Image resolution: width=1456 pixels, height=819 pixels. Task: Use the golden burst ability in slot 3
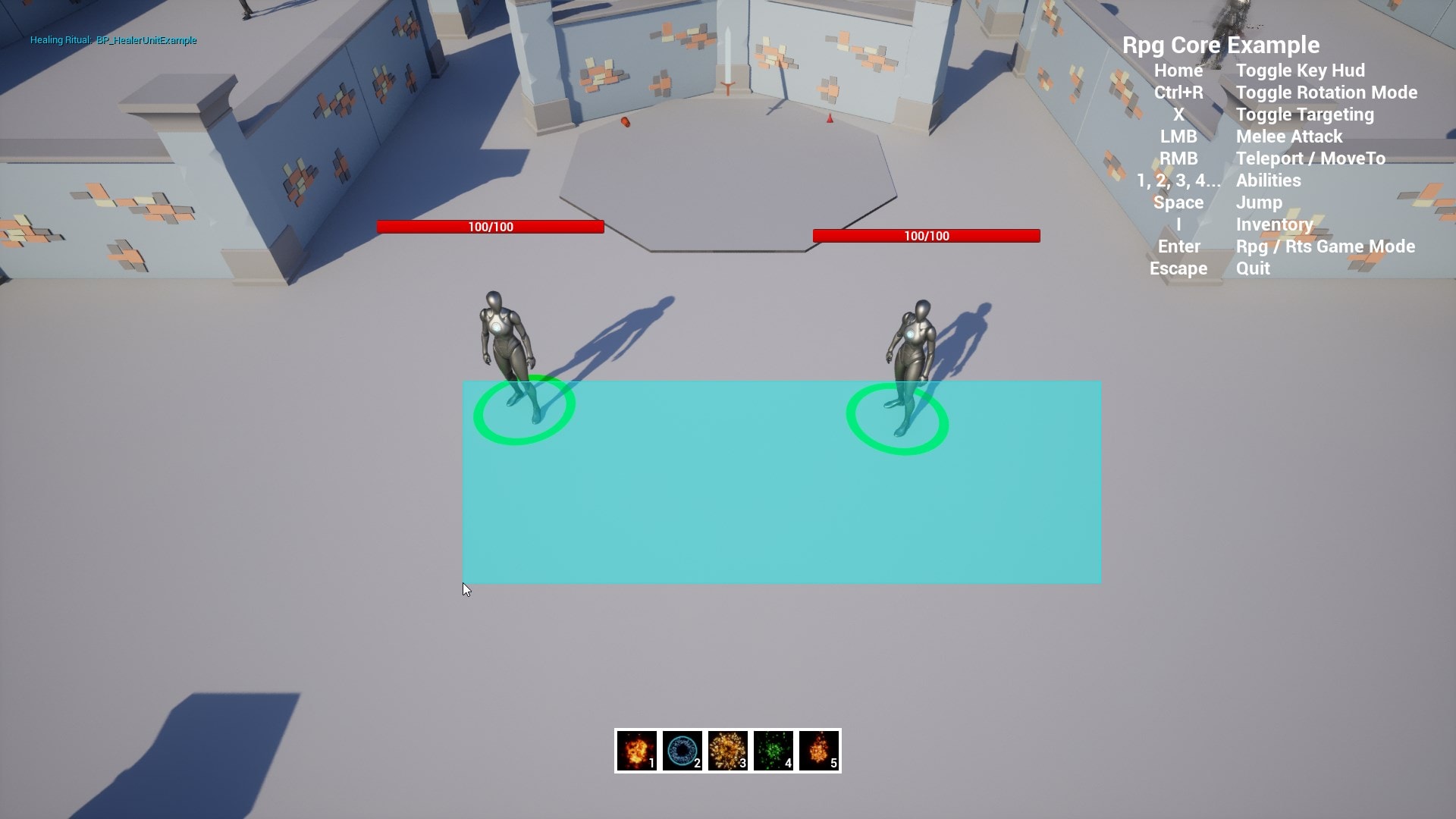(x=728, y=752)
